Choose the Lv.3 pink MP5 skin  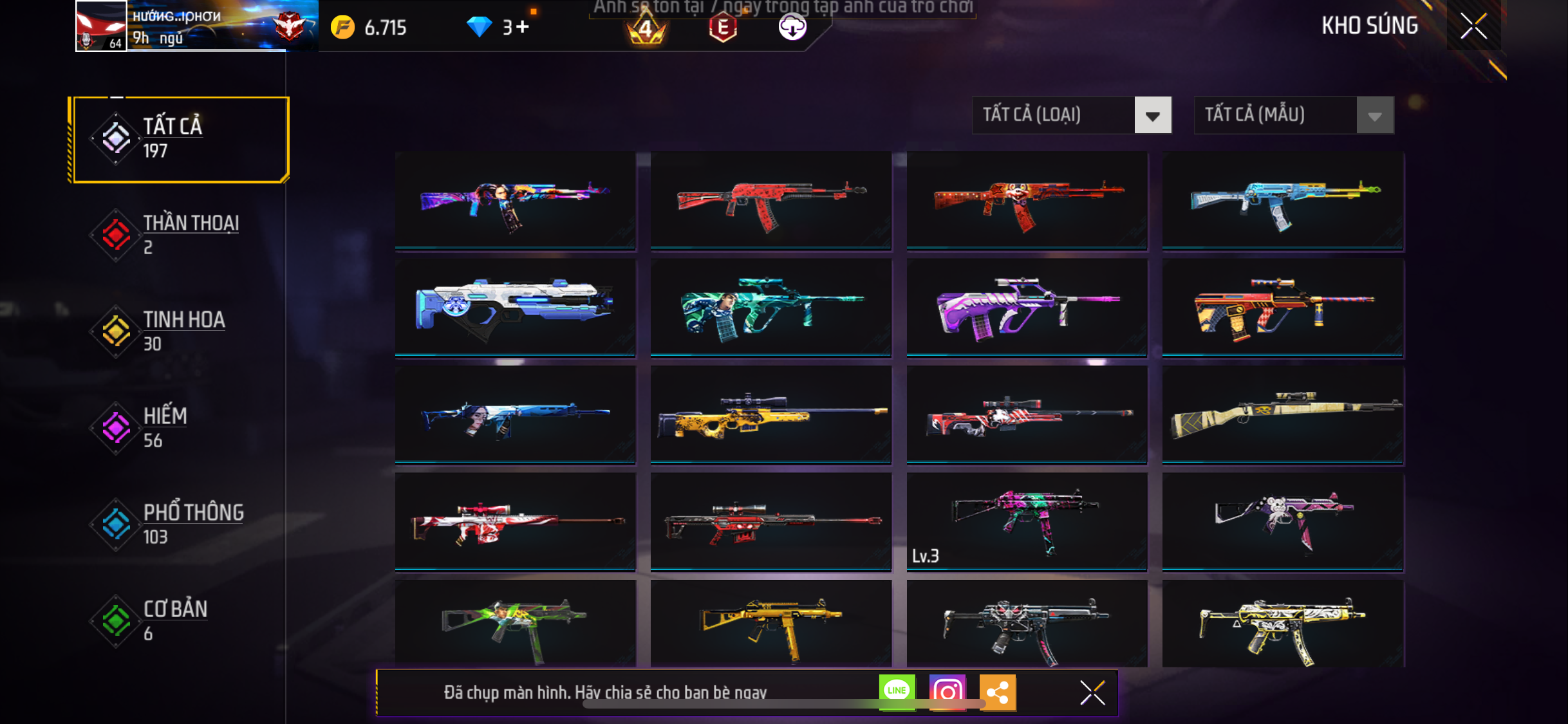1026,522
